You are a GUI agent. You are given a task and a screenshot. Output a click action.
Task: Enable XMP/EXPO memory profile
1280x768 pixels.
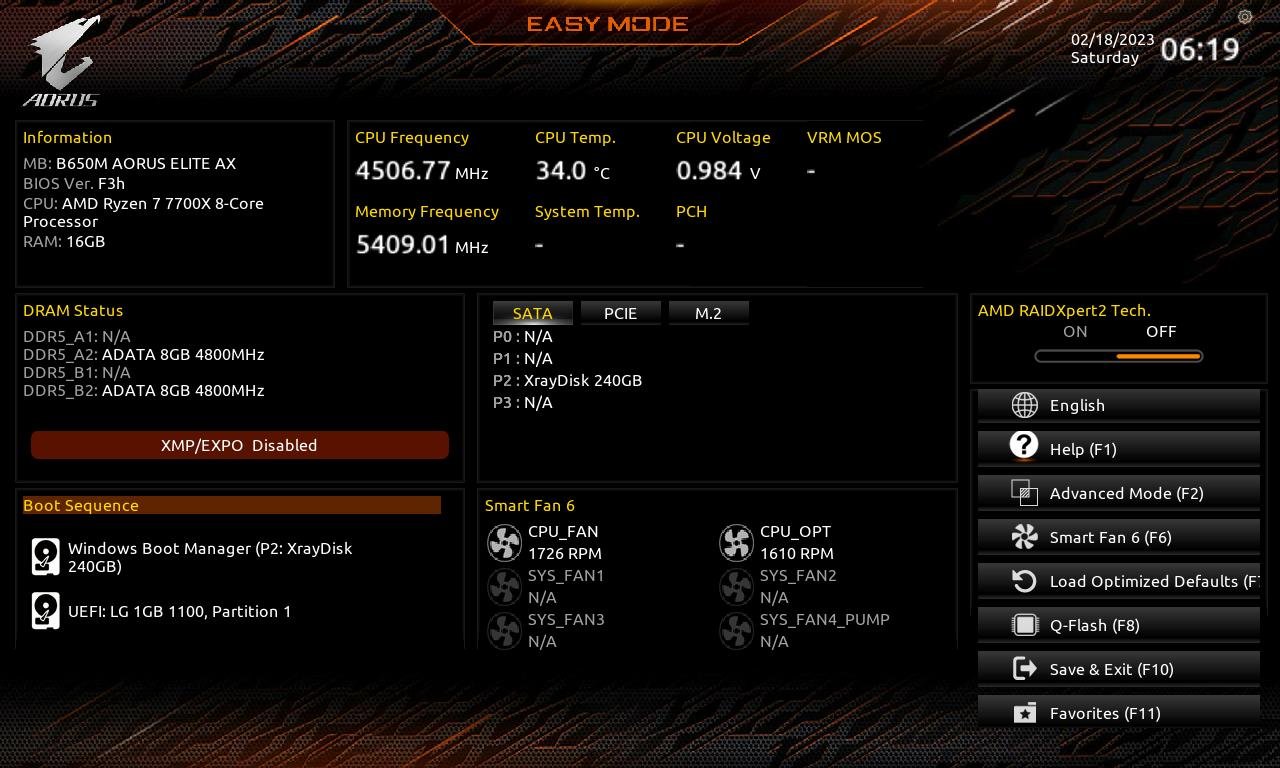click(x=240, y=445)
